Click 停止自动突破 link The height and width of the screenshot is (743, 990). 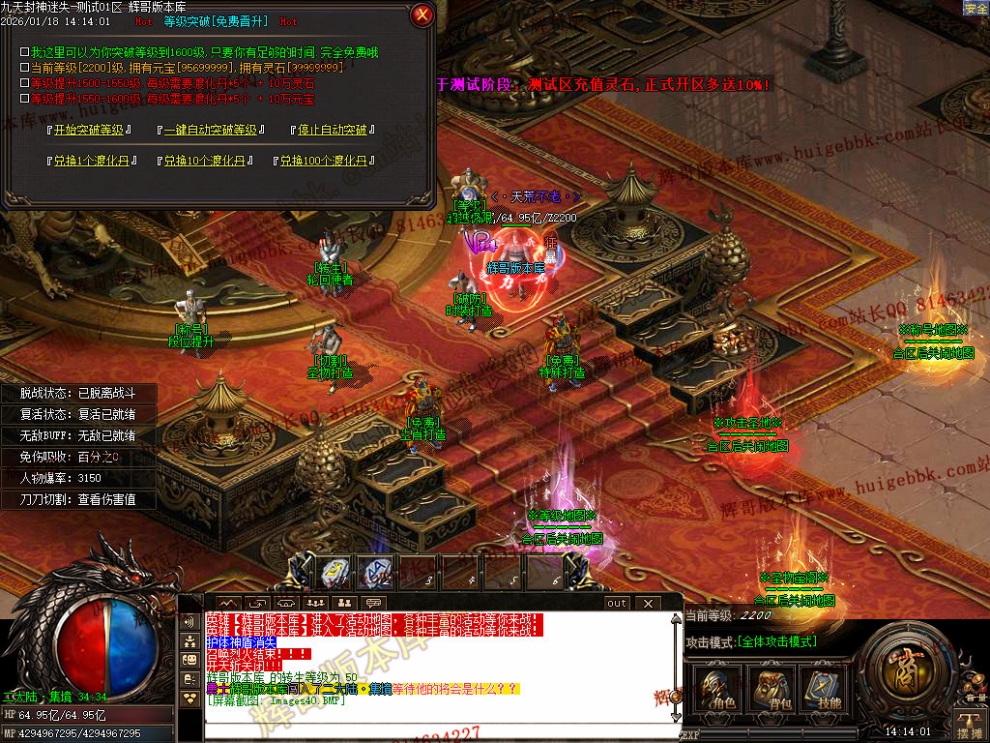click(x=333, y=130)
